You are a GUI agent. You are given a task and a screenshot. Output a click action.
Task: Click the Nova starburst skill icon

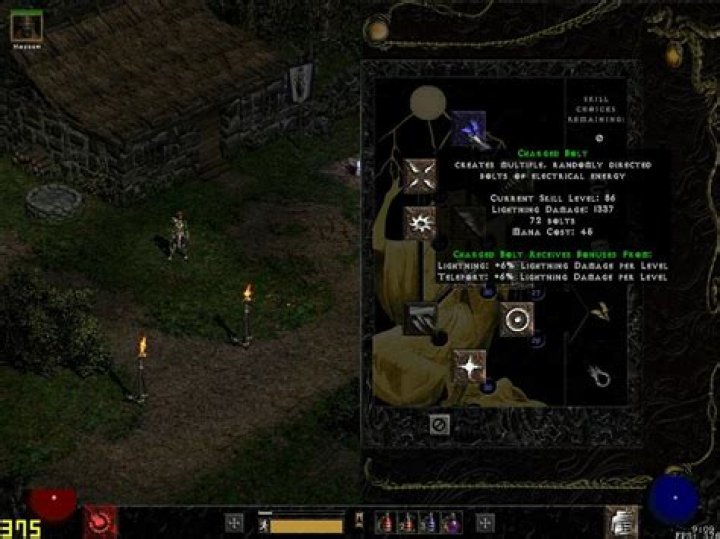(x=421, y=221)
